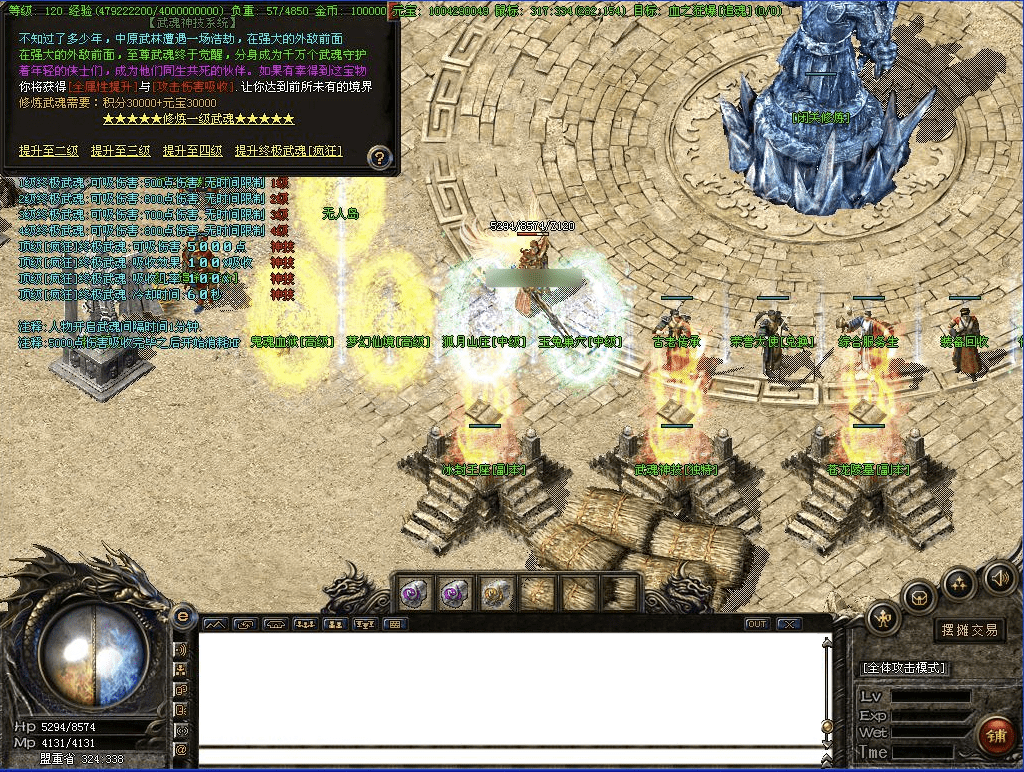Click the mountain-shaped chat toolbar button
Image resolution: width=1024 pixels, height=772 pixels.
[216, 624]
